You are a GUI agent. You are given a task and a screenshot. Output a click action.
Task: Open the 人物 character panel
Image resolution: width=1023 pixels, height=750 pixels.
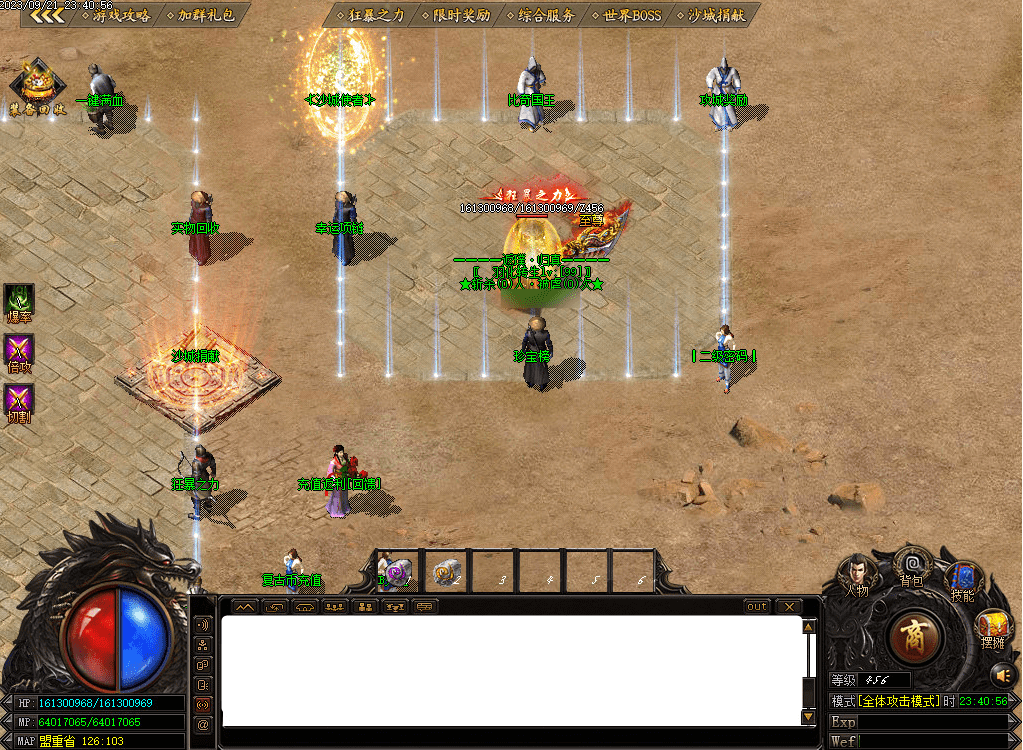click(x=856, y=576)
